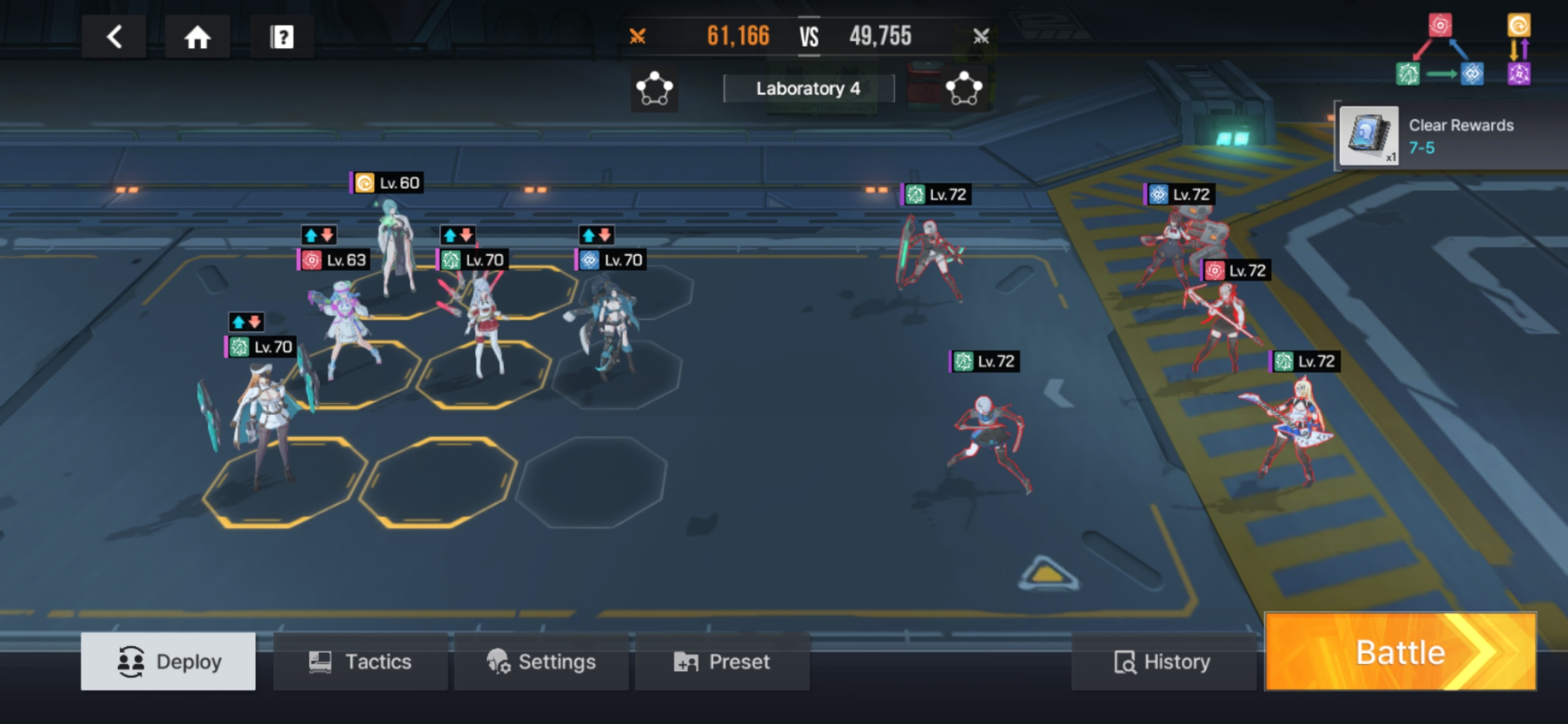
Task: Return to the home screen
Action: pos(198,37)
